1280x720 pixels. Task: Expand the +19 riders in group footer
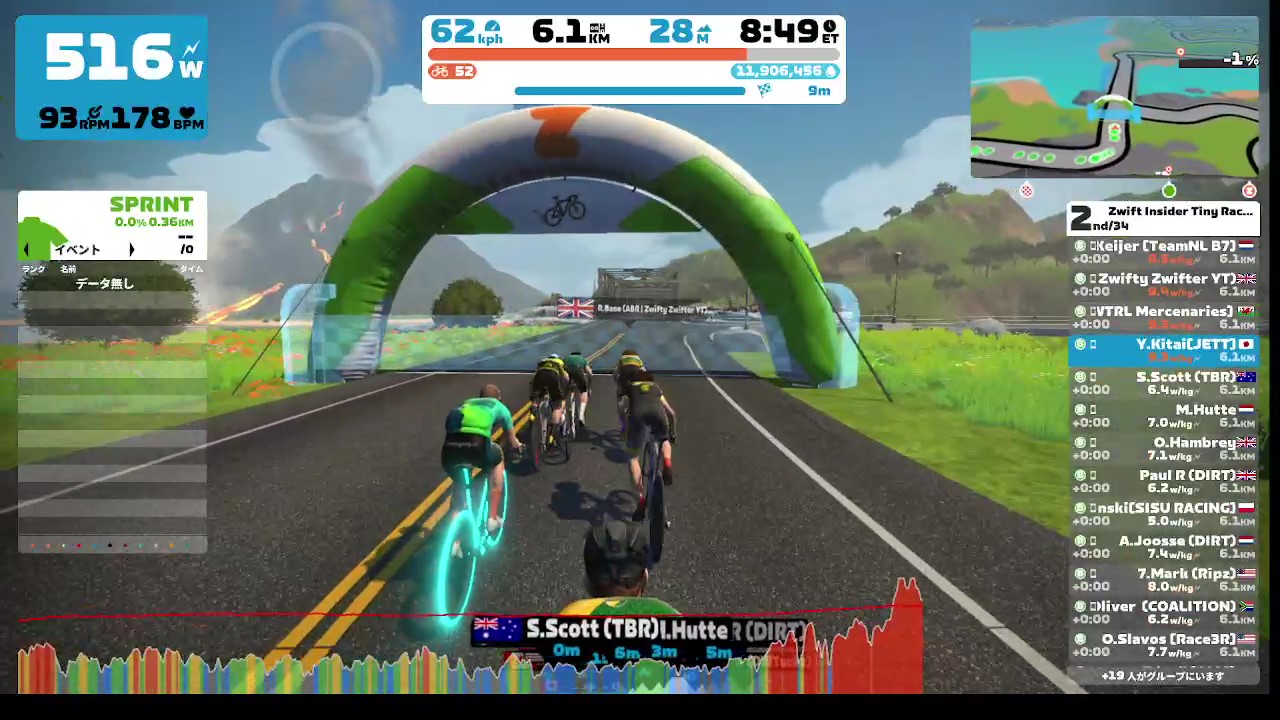click(1163, 676)
